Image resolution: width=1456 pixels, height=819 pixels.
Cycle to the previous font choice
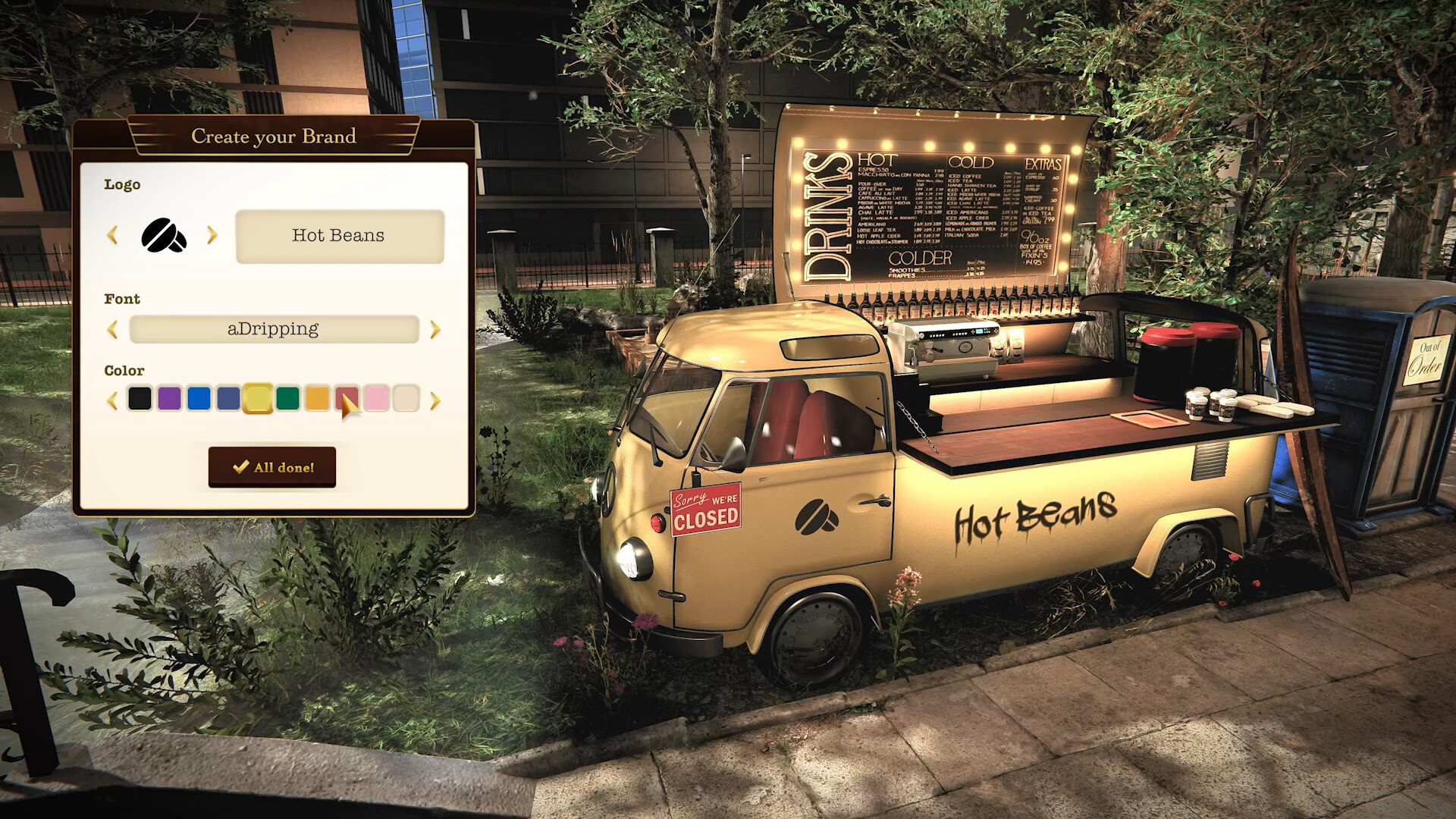pos(113,329)
